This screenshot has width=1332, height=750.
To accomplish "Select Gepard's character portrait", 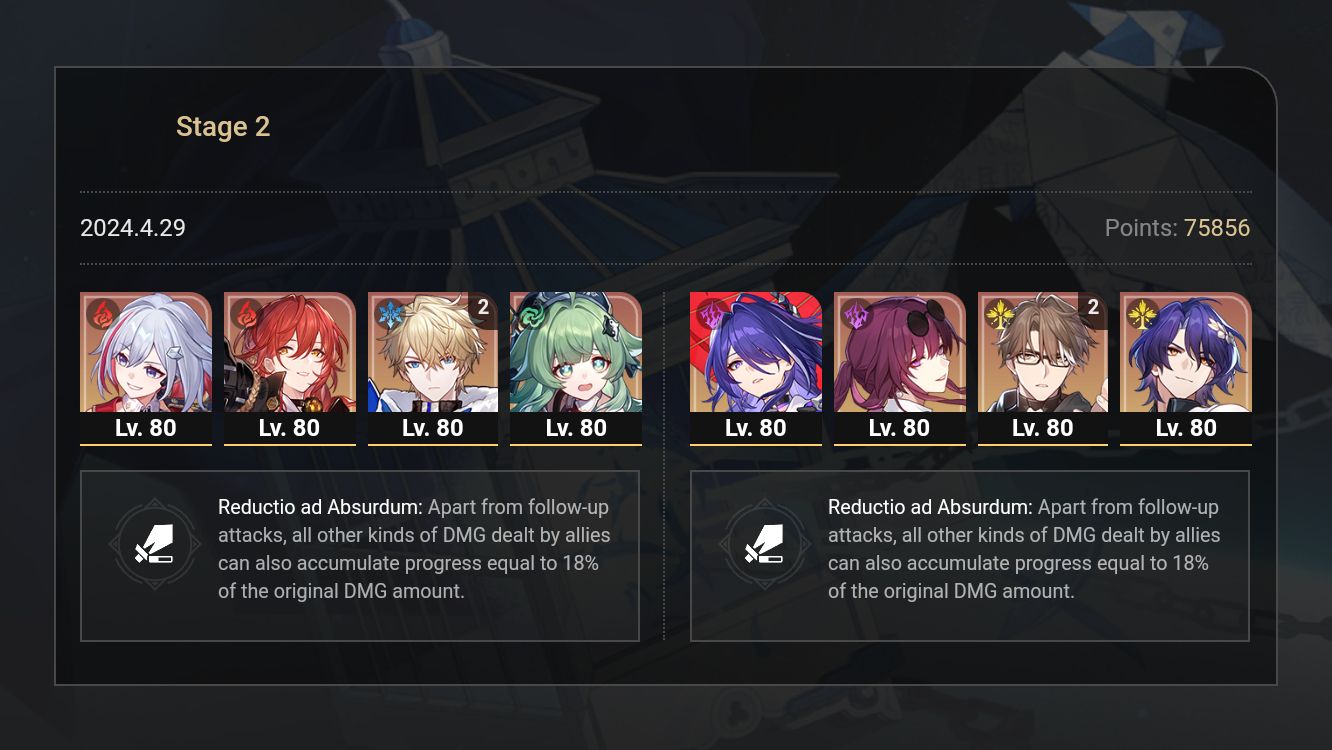I will coord(433,352).
